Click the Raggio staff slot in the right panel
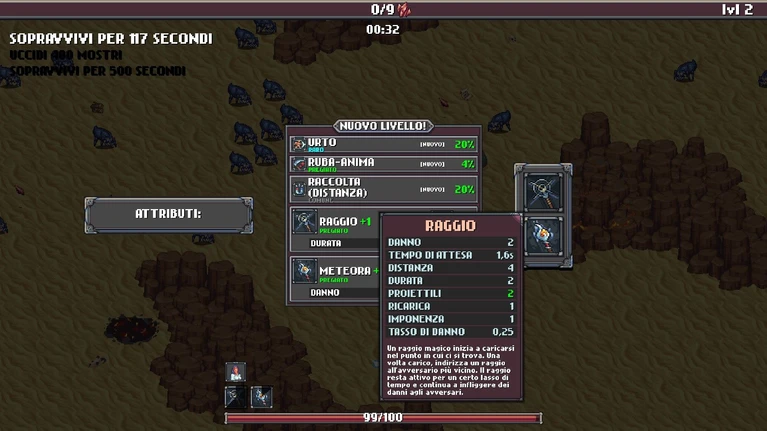767x431 pixels. coord(544,189)
